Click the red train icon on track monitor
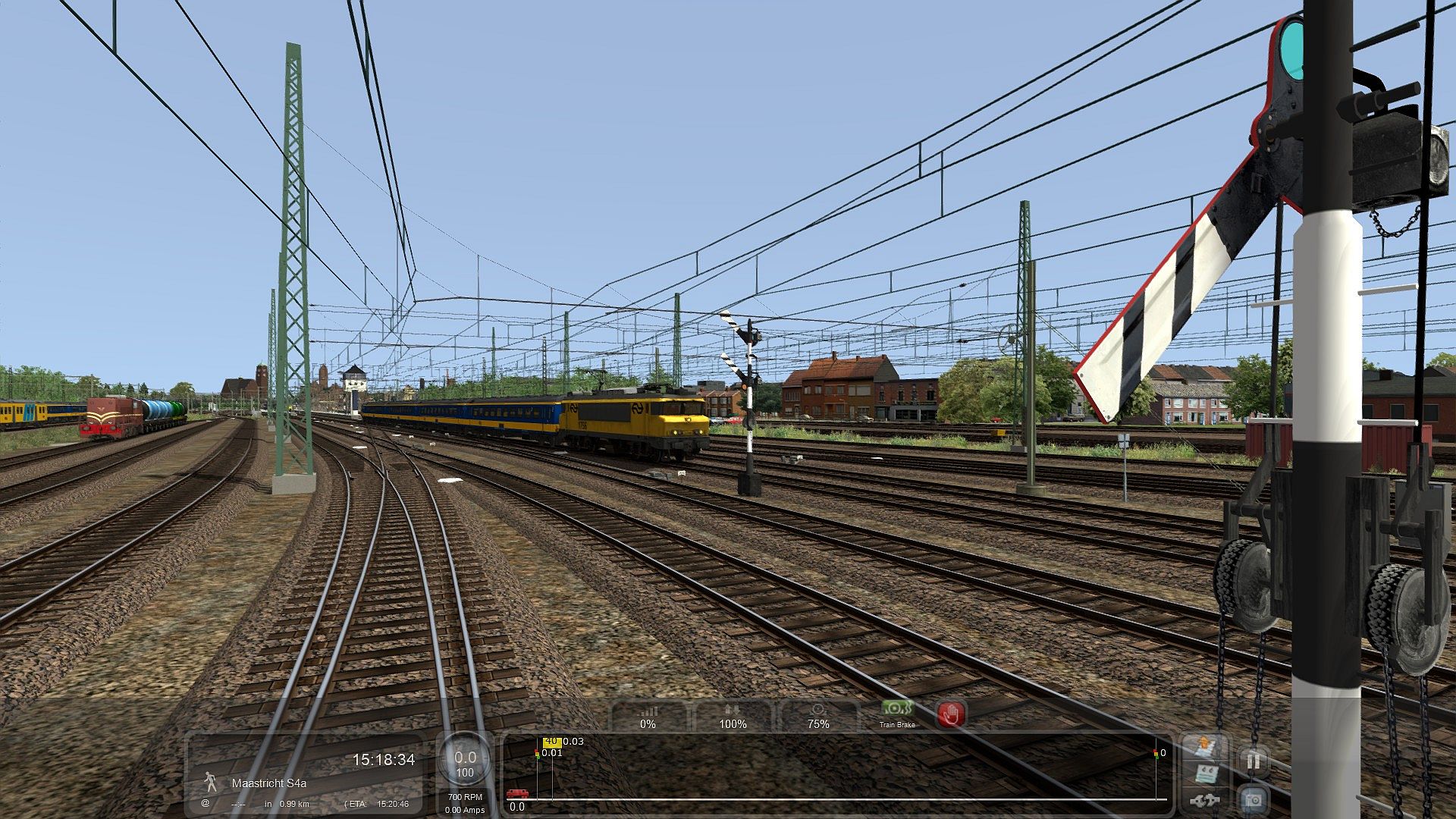 point(518,794)
